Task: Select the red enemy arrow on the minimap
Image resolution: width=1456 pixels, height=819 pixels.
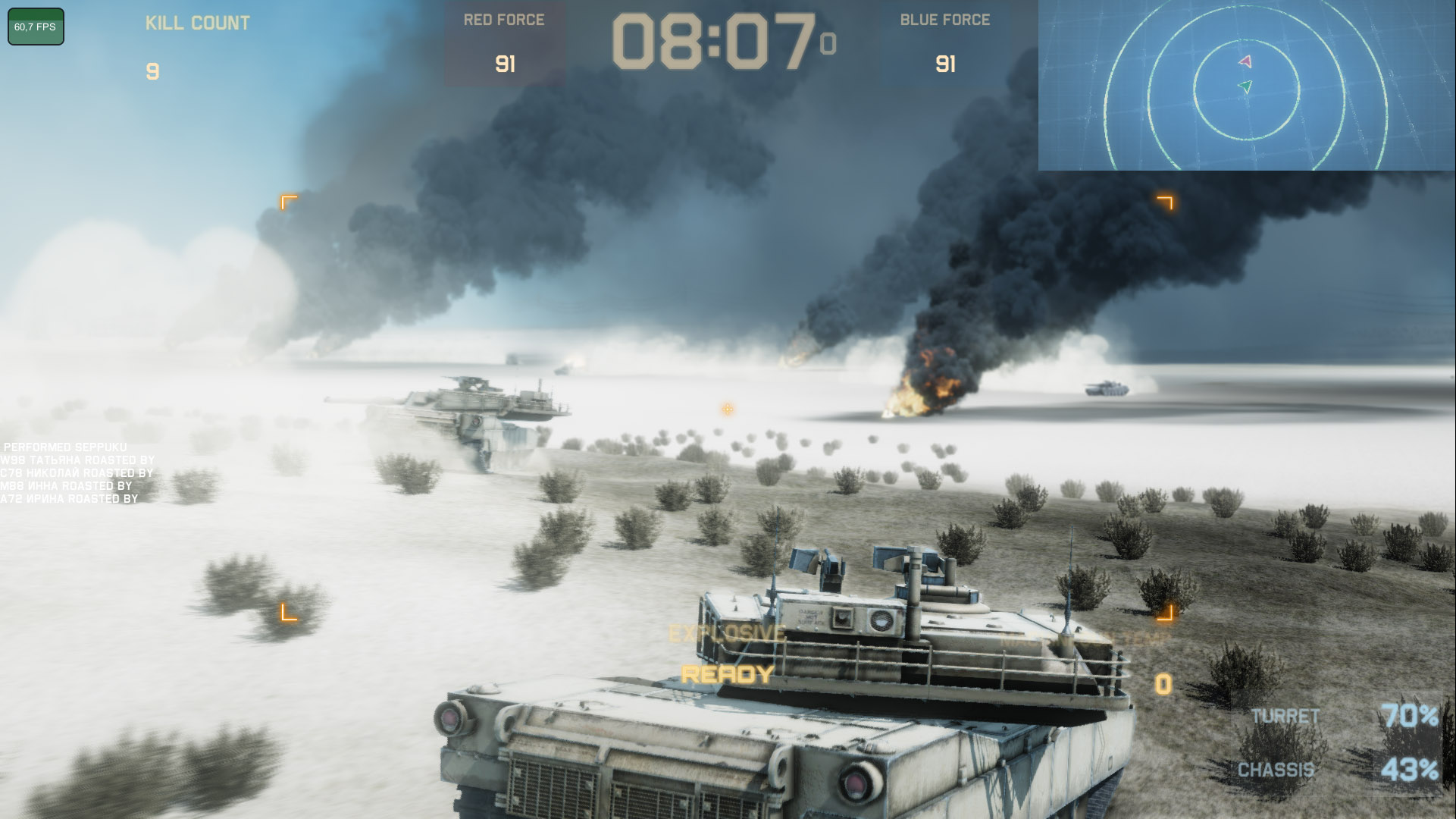Action: point(1245,61)
